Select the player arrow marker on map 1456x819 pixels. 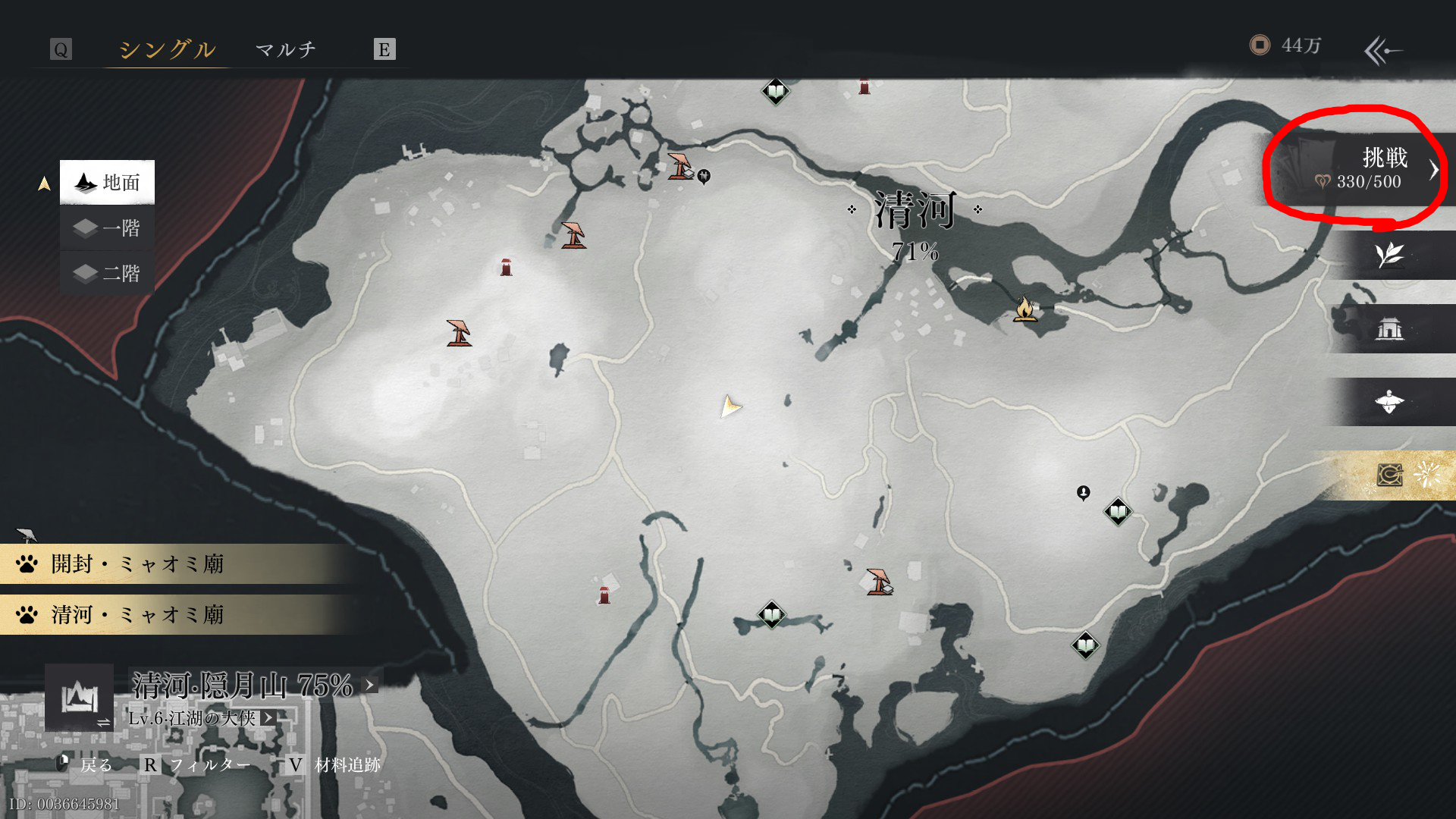730,406
